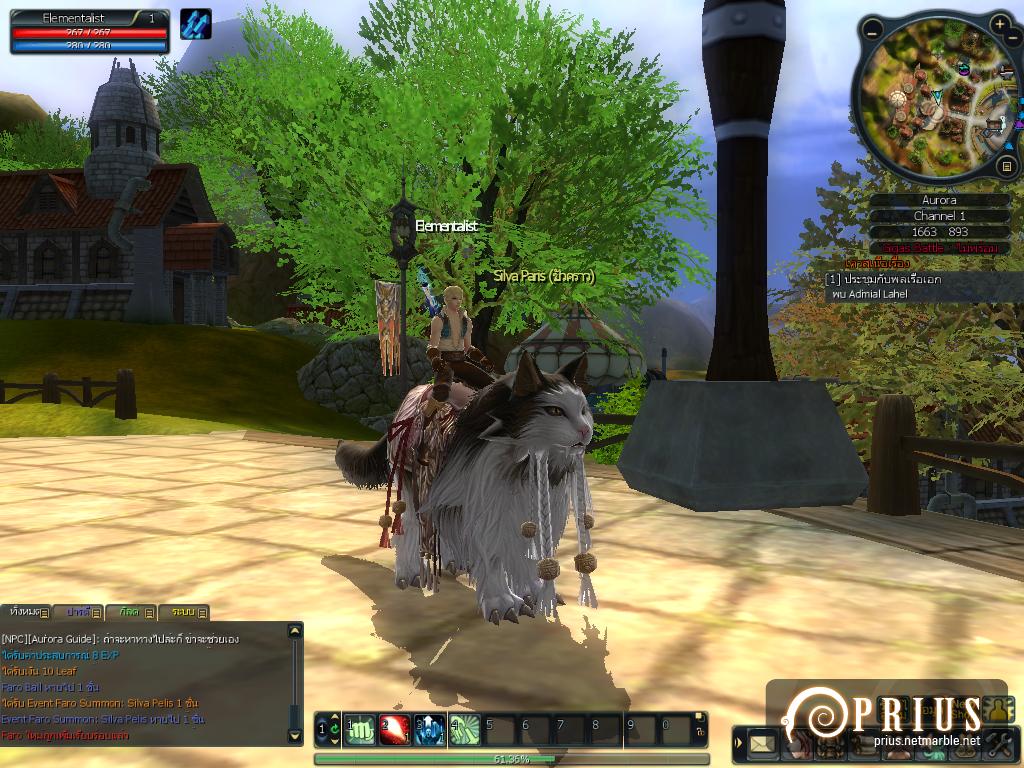
Task: Trigger the green swirl skill in slot 4
Action: tap(465, 730)
